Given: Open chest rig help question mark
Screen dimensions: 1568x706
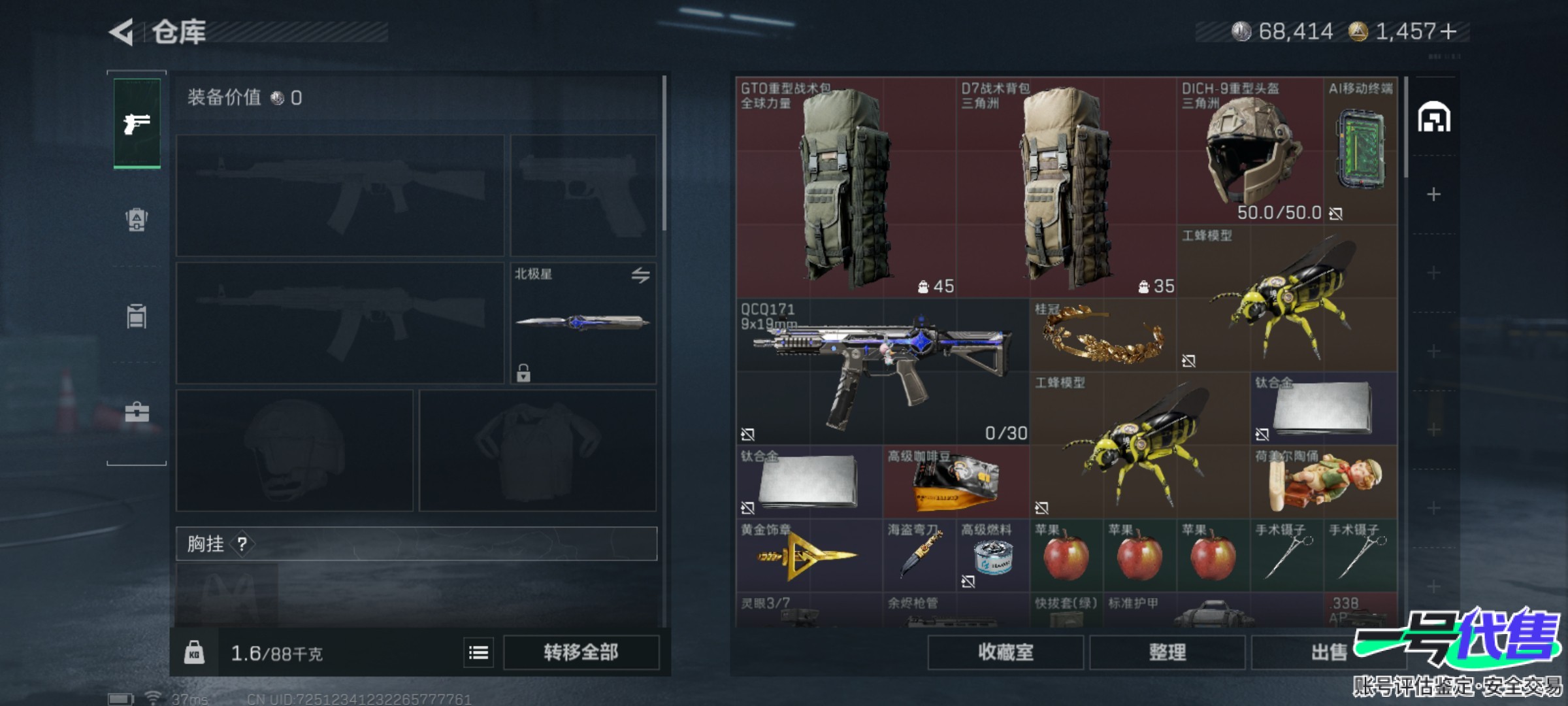Looking at the screenshot, I should pos(242,544).
